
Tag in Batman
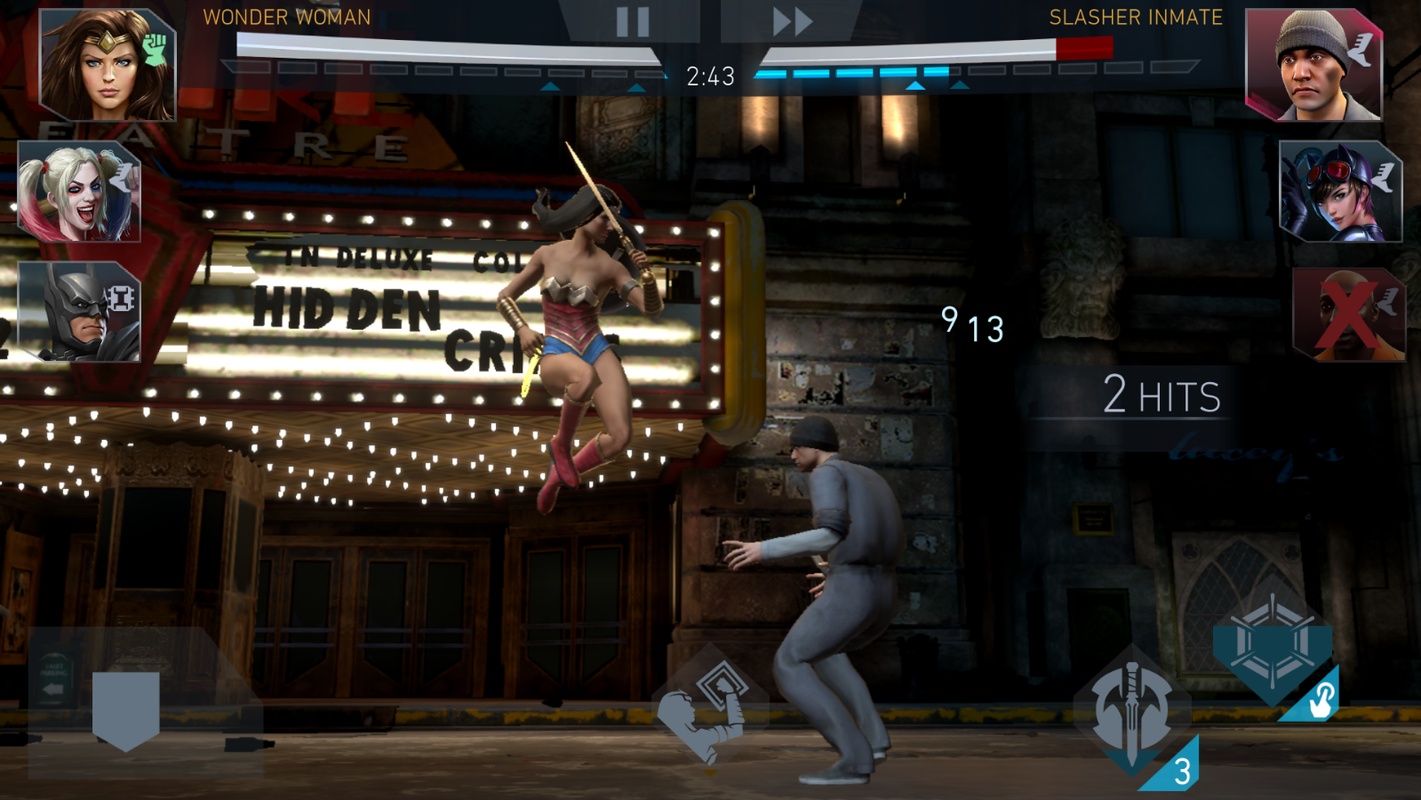coord(79,311)
